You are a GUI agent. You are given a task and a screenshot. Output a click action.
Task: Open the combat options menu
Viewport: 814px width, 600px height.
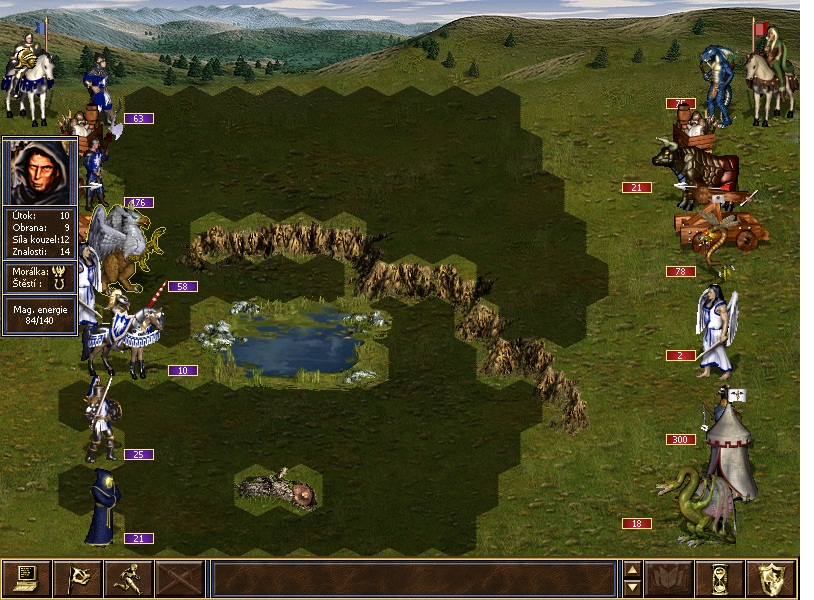tap(27, 579)
